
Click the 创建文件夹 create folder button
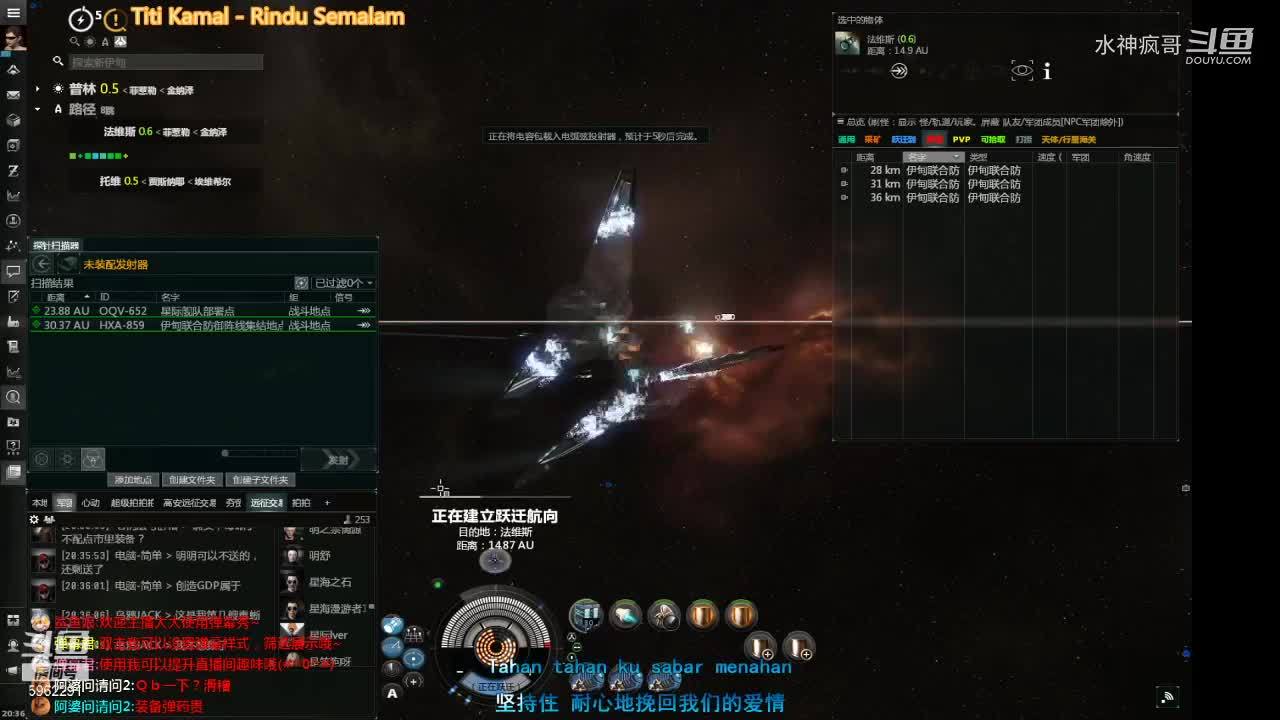pyautogui.click(x=192, y=480)
